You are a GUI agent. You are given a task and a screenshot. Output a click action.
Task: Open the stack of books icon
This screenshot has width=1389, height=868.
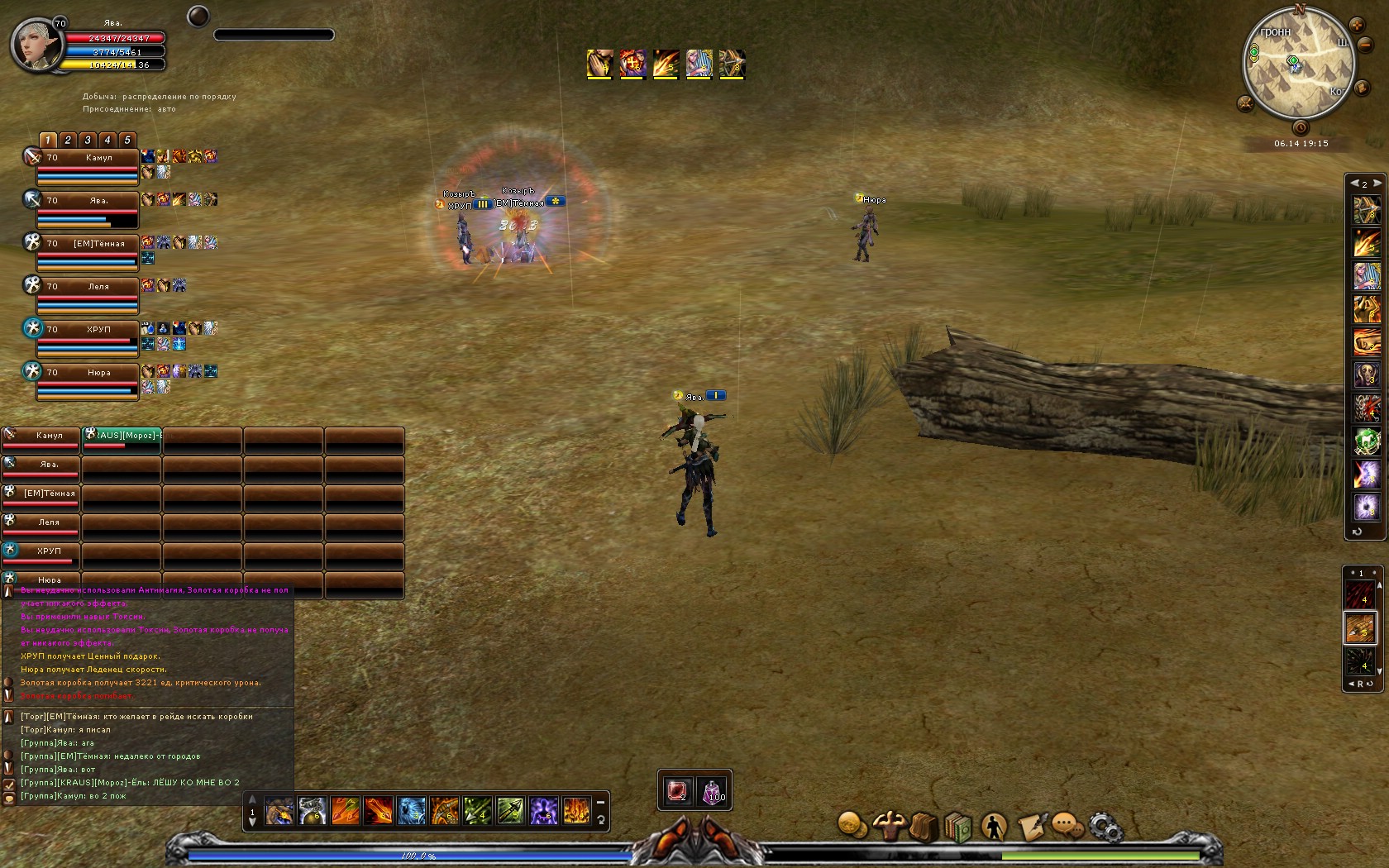click(x=958, y=826)
